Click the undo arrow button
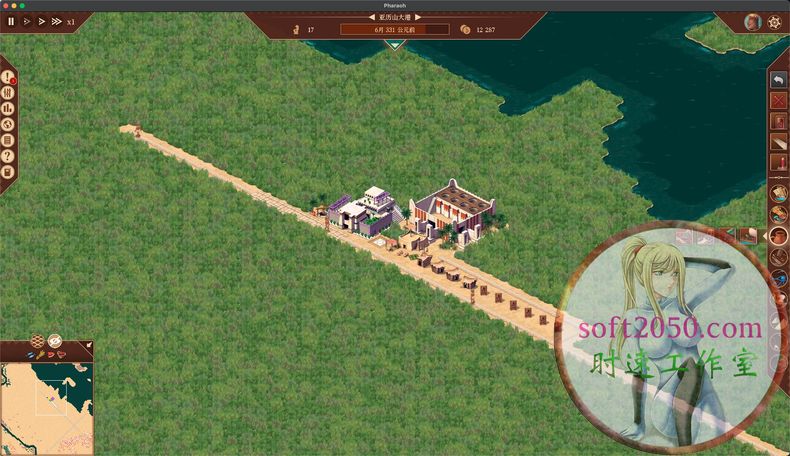The width and height of the screenshot is (790, 456). point(779,80)
